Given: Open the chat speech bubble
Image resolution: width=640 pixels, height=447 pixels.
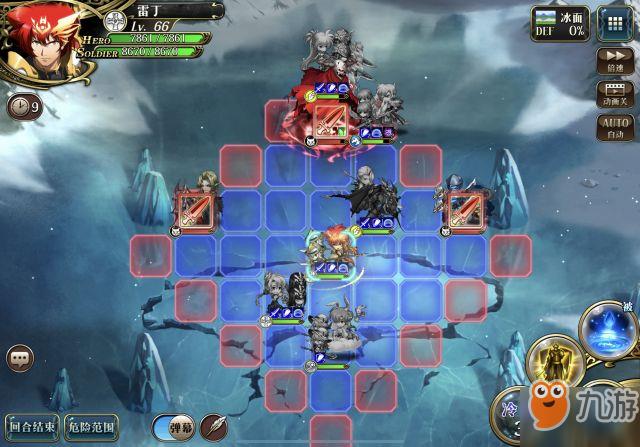Looking at the screenshot, I should [19, 357].
